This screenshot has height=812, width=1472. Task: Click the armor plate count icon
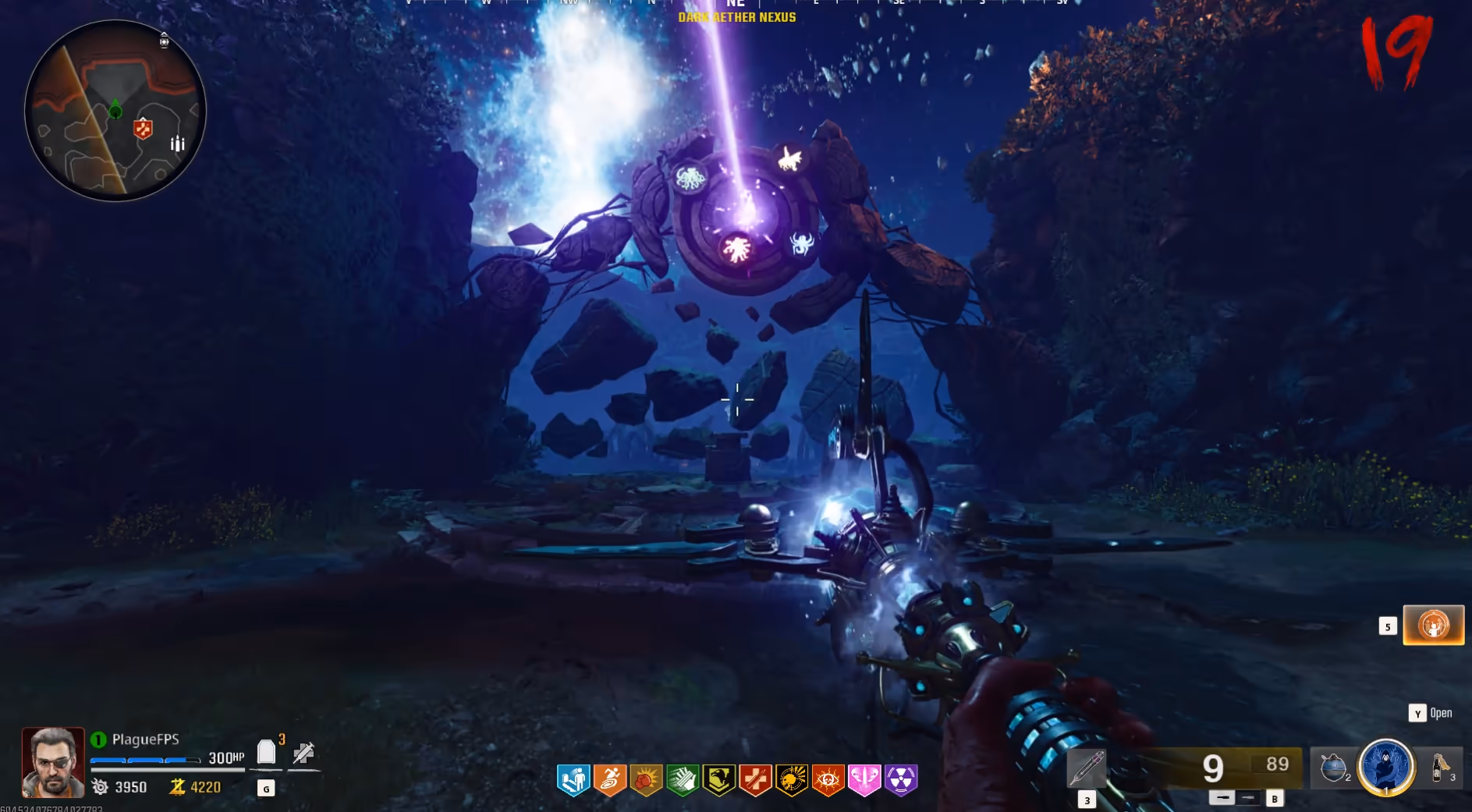[x=267, y=752]
